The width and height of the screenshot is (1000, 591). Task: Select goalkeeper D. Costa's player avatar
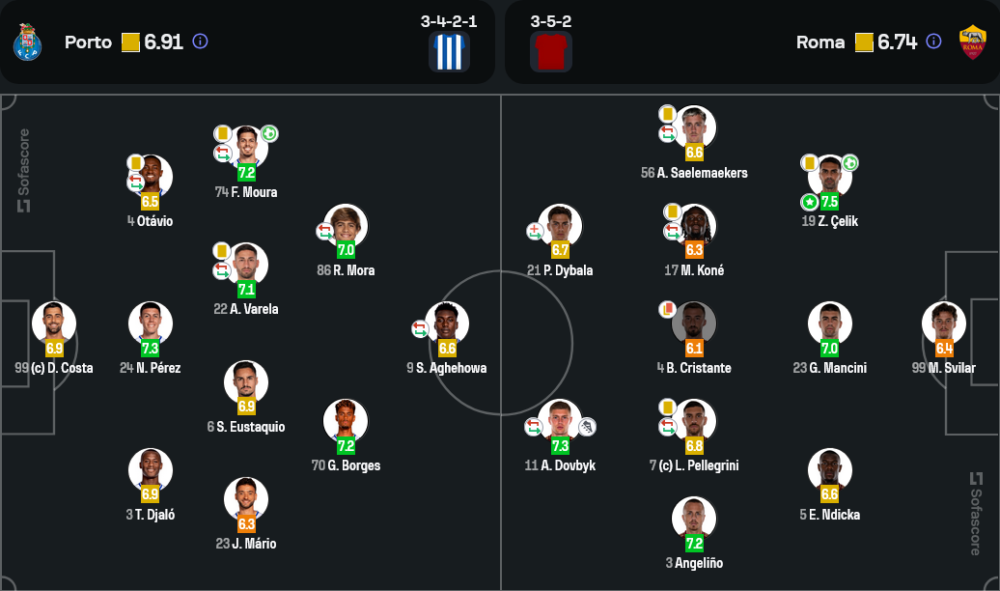click(x=53, y=324)
